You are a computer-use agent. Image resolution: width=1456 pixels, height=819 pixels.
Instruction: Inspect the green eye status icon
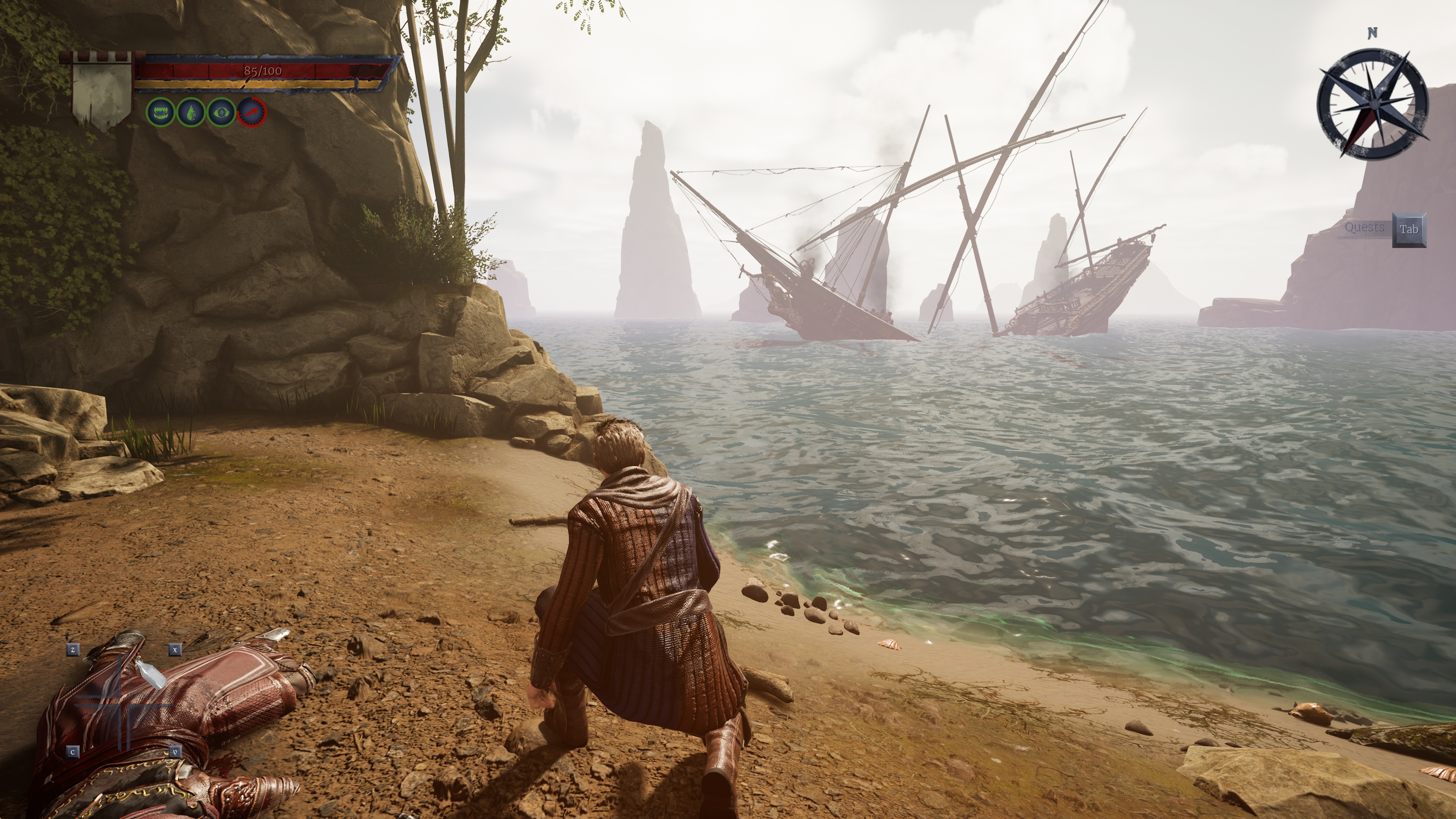point(221,113)
